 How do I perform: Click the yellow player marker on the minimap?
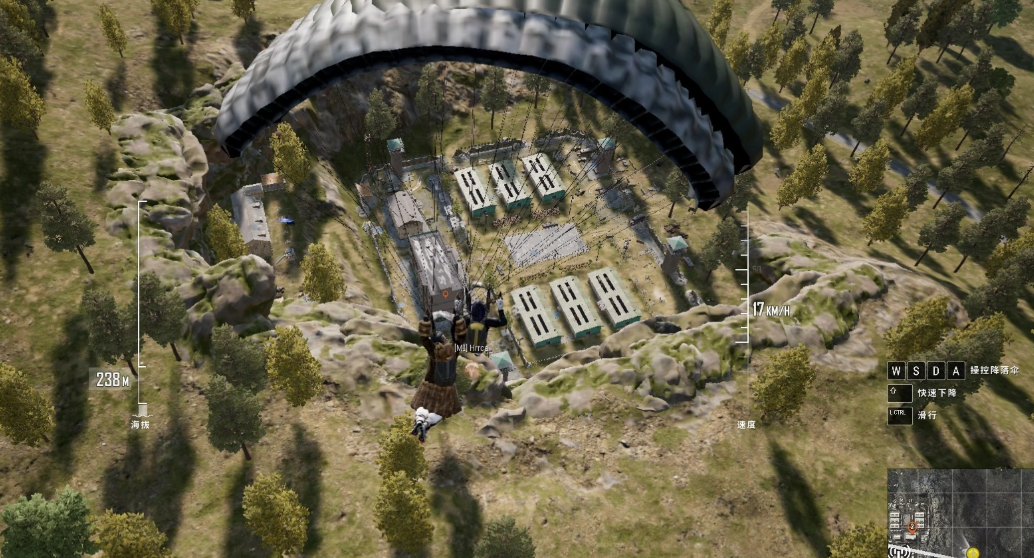click(972, 551)
